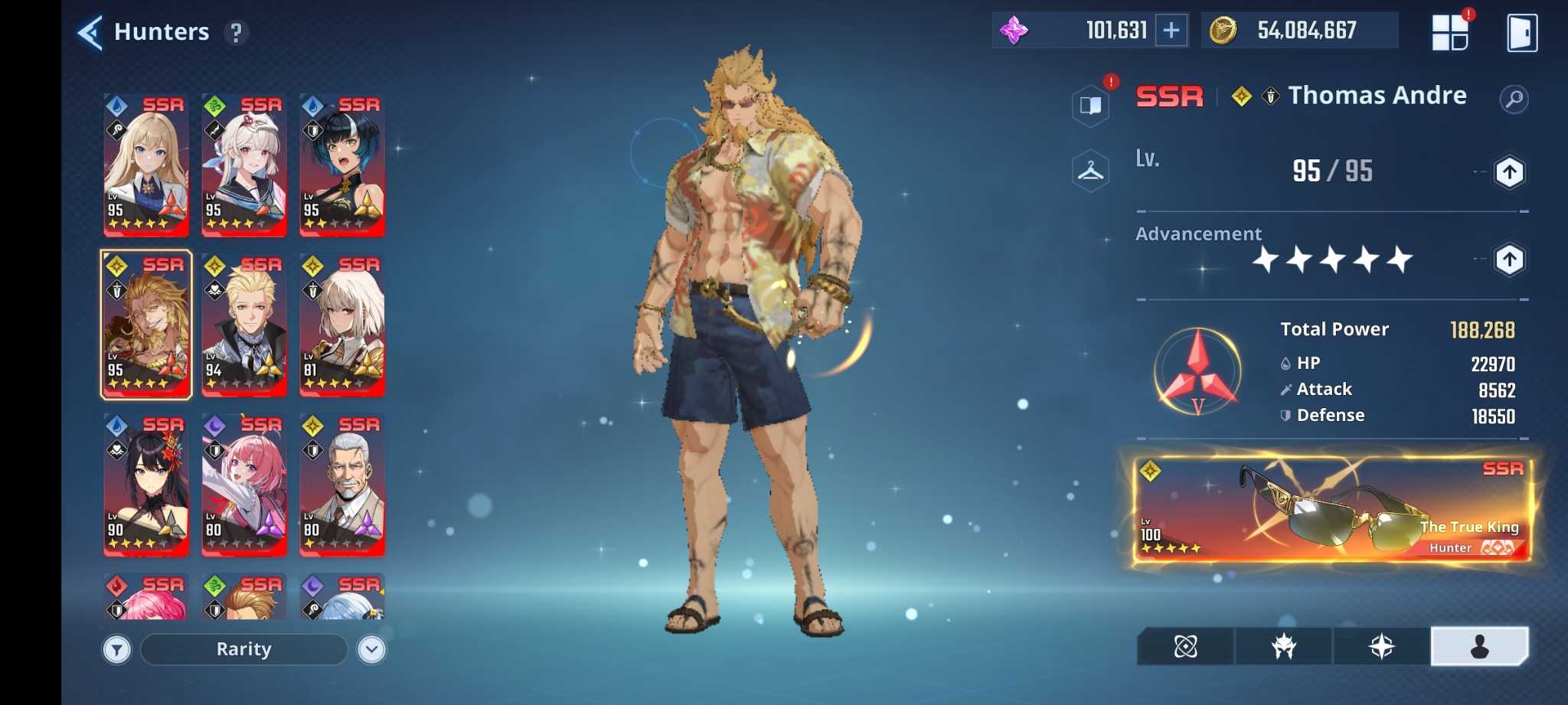Switch to the flame-crest icon tab
The image size is (1568, 705).
1283,647
